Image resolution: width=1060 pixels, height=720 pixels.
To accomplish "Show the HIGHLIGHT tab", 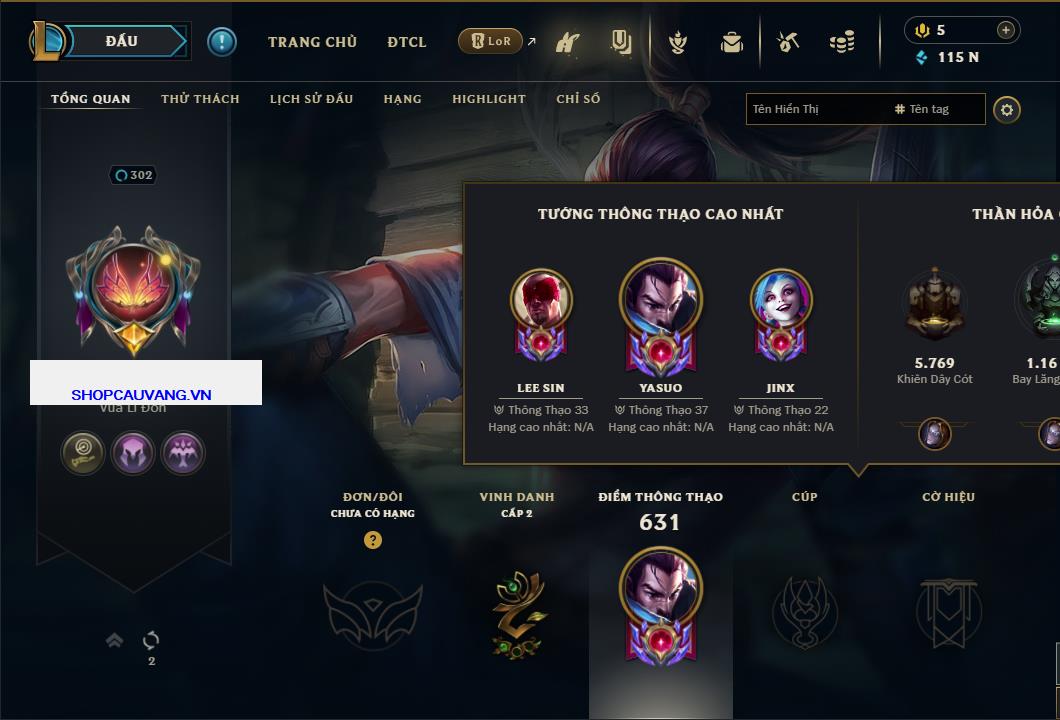I will click(x=488, y=99).
